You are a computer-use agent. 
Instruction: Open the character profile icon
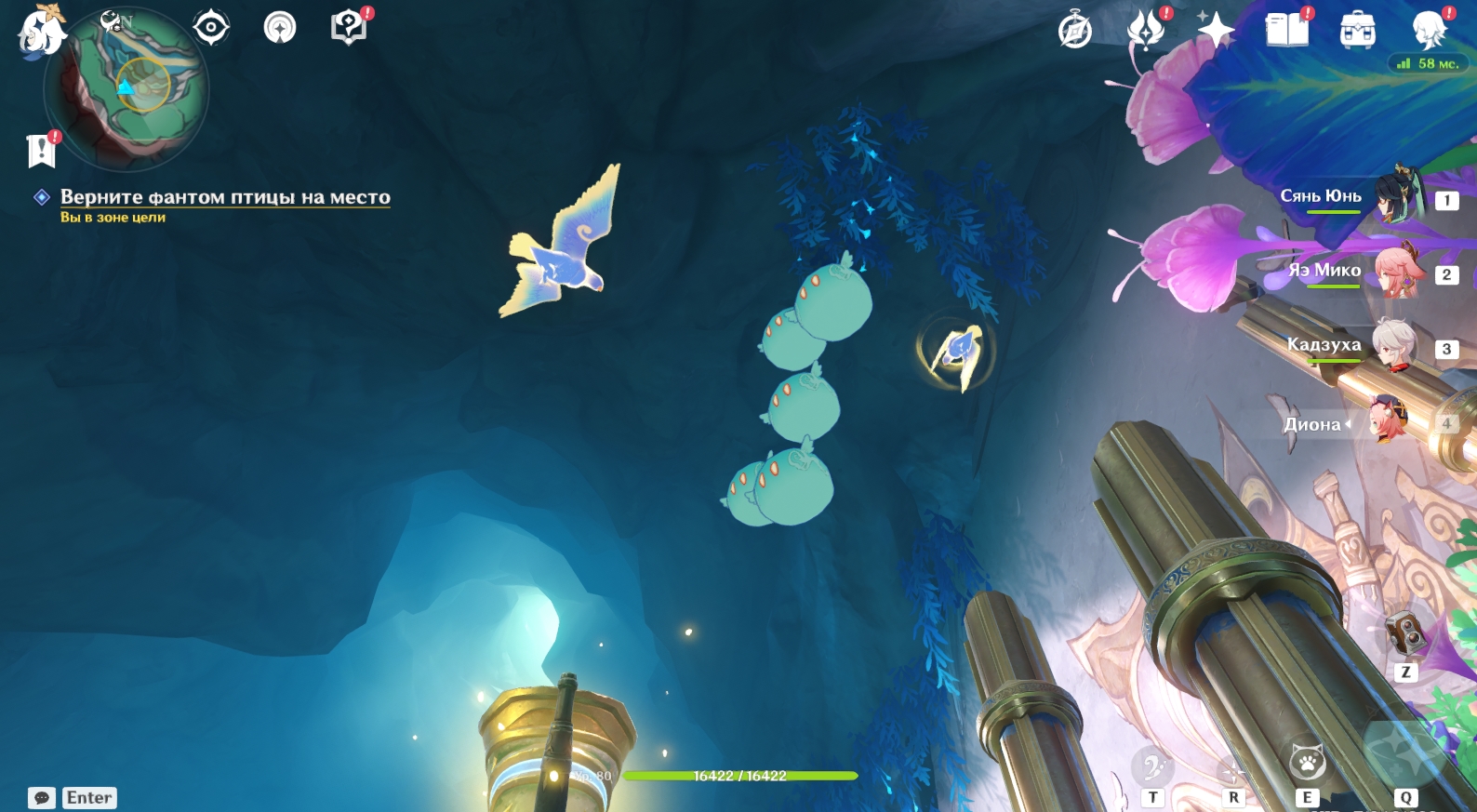point(1428,30)
